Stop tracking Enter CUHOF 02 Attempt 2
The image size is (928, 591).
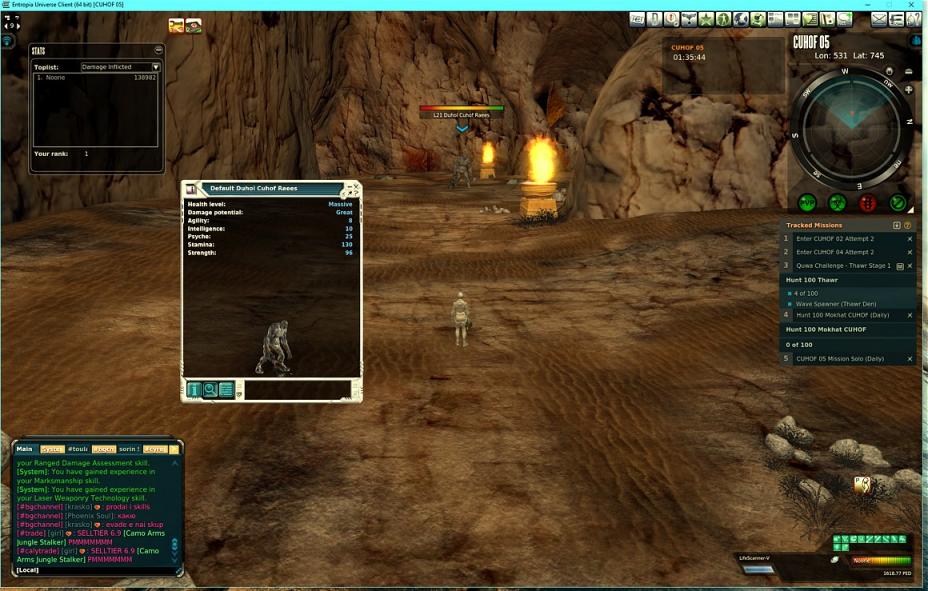[x=909, y=239]
